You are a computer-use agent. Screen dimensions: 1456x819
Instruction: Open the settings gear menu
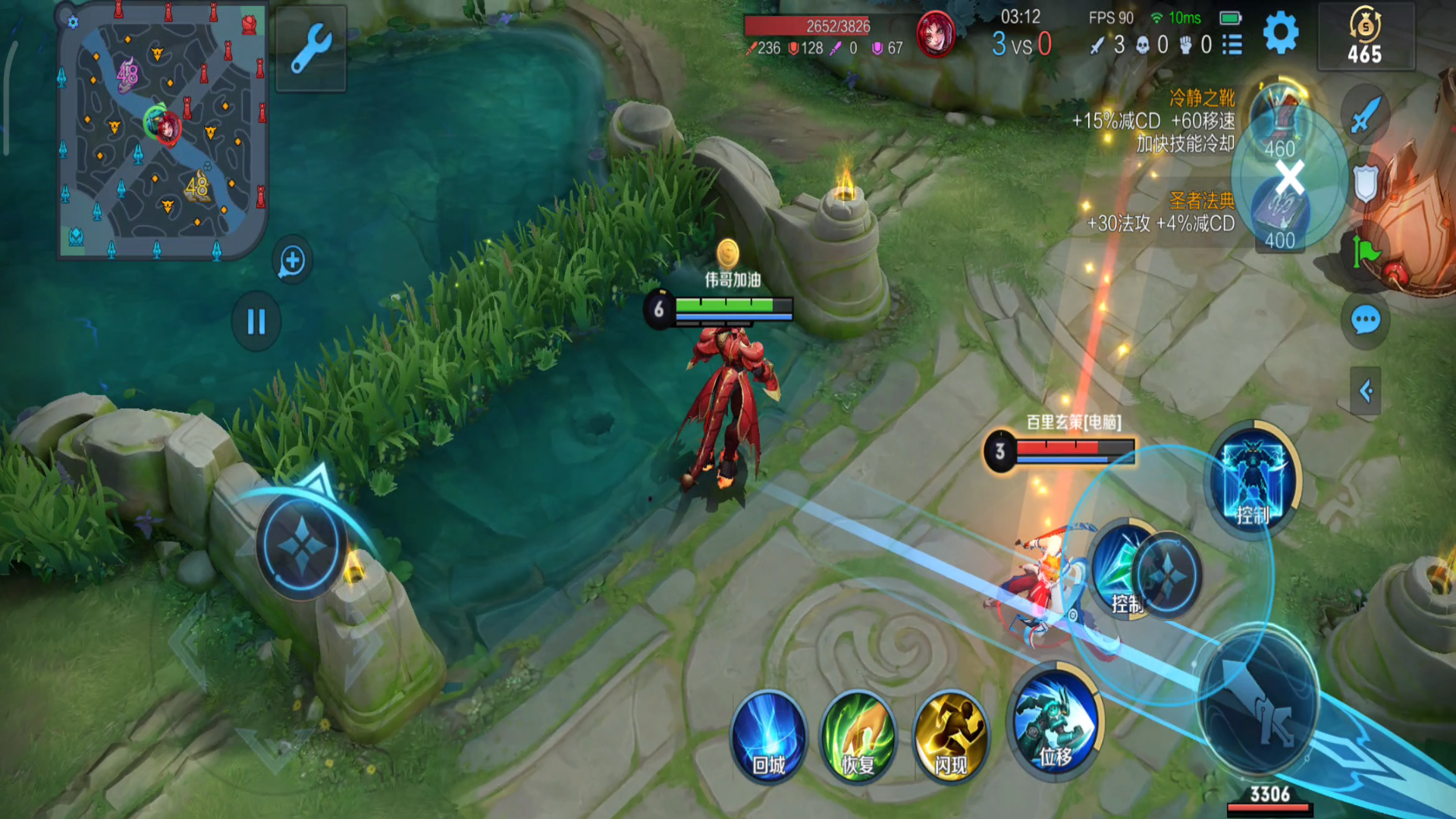1281,34
